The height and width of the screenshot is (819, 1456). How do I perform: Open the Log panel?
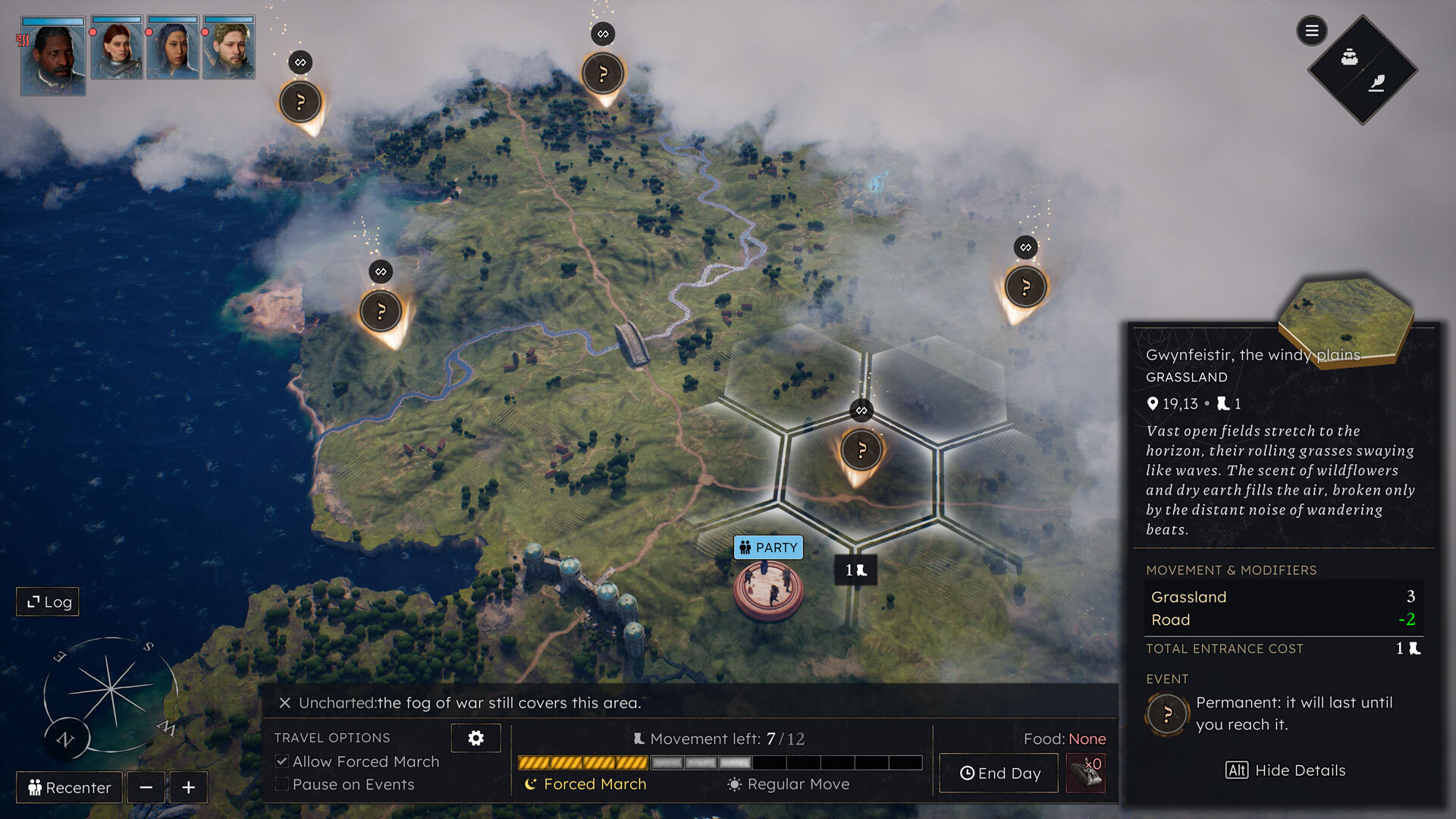click(49, 602)
